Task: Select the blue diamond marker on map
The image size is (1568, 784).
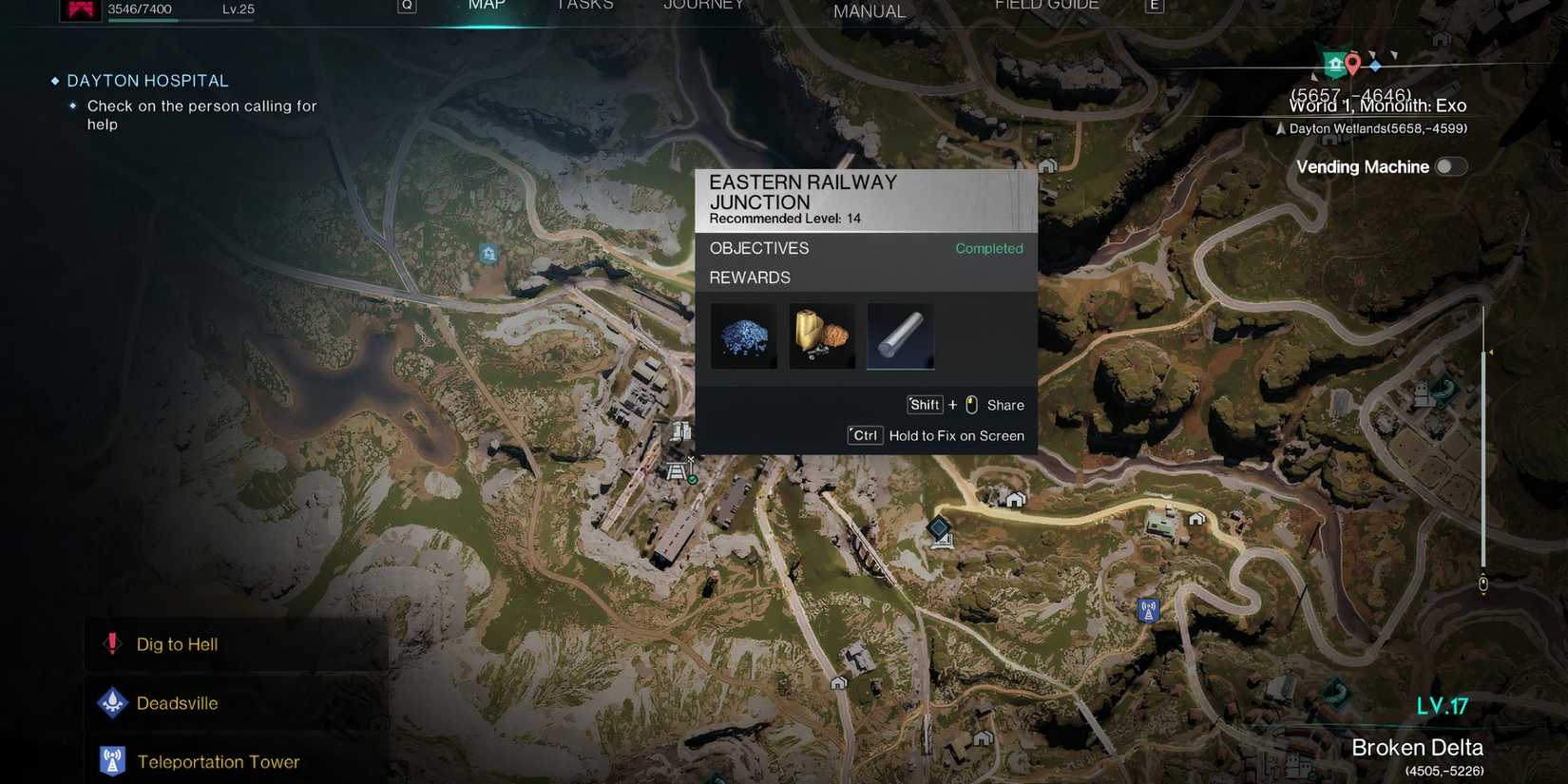Action: [x=939, y=527]
